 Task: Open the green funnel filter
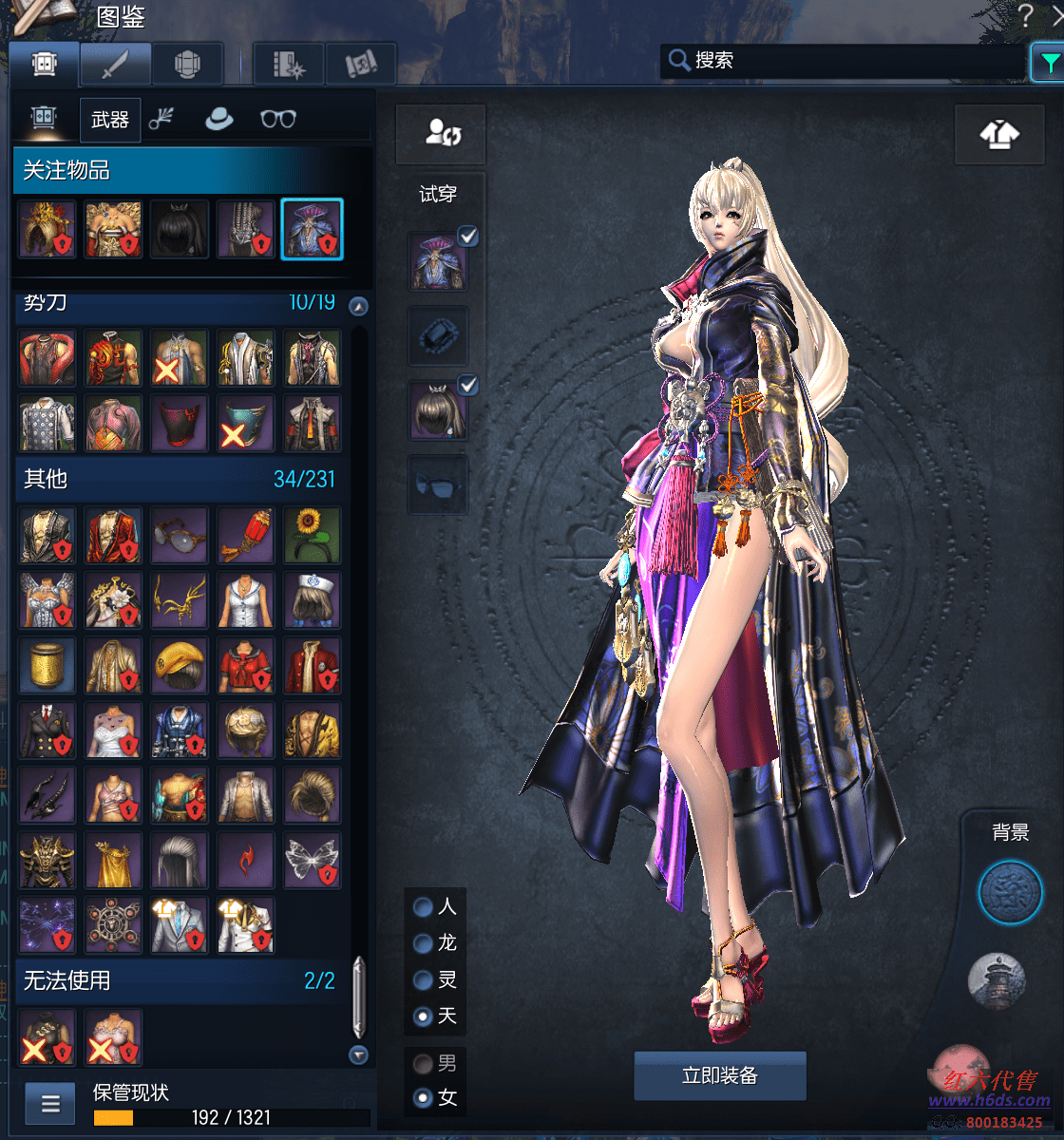(1048, 63)
